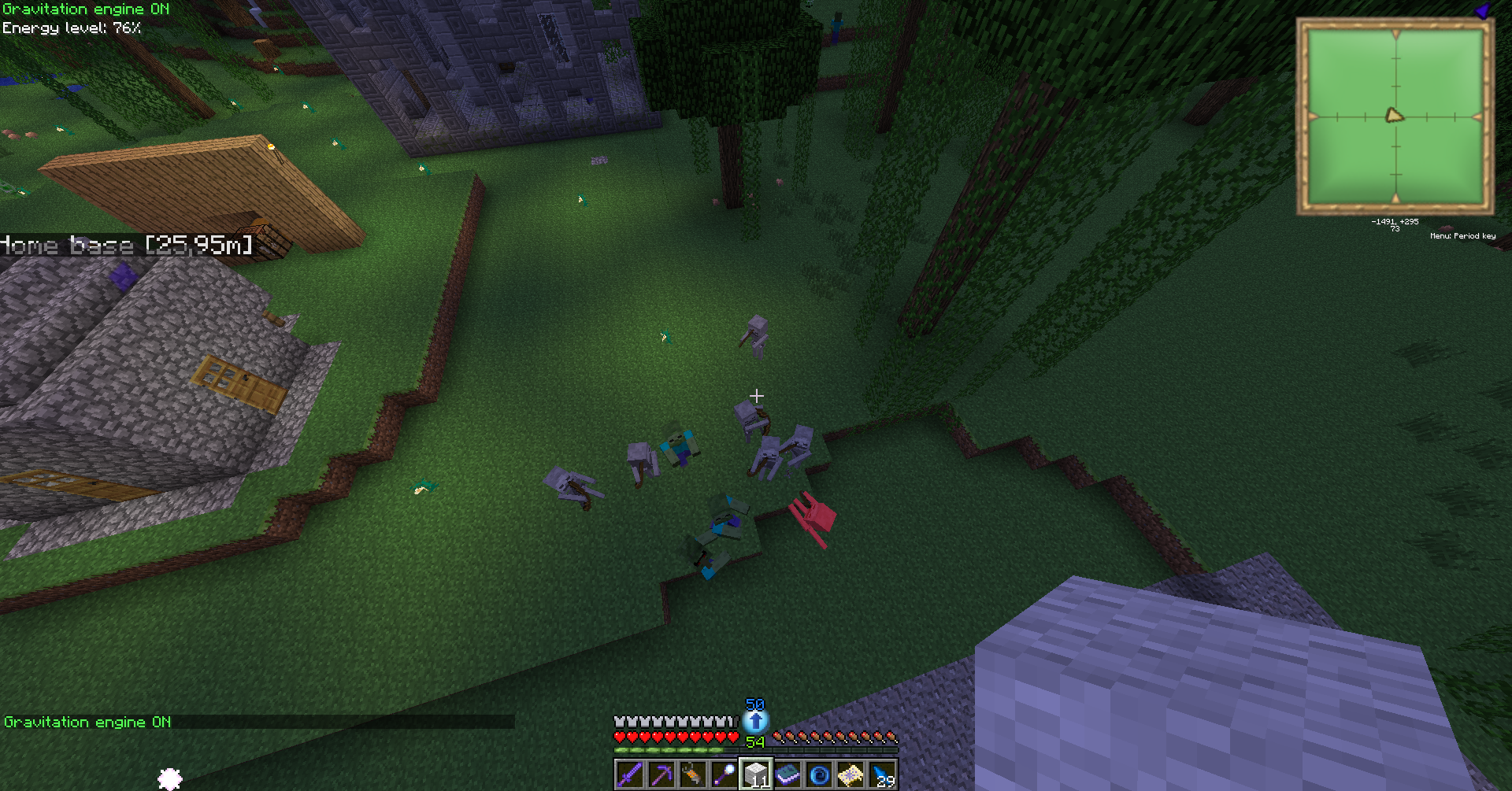This screenshot has height=791, width=1512.
Task: Select the blue ring portal item
Action: (x=819, y=775)
